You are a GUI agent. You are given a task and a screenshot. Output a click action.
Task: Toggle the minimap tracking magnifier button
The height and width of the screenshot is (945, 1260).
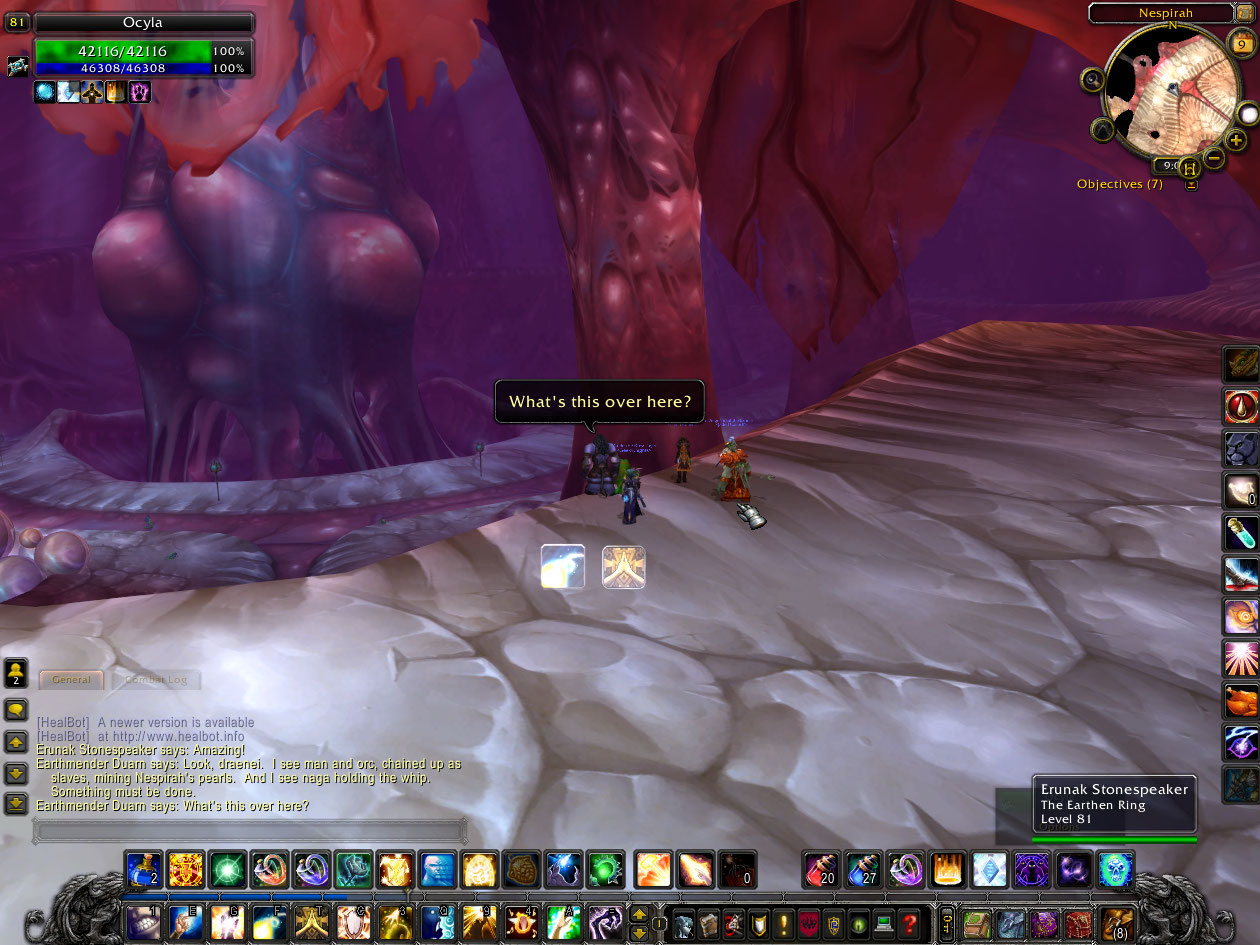coord(1092,79)
